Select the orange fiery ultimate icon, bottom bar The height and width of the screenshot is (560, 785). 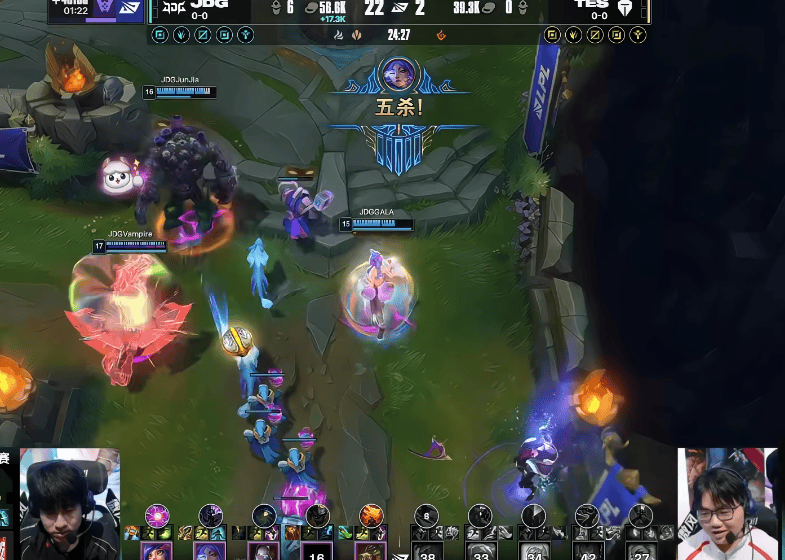click(x=371, y=515)
